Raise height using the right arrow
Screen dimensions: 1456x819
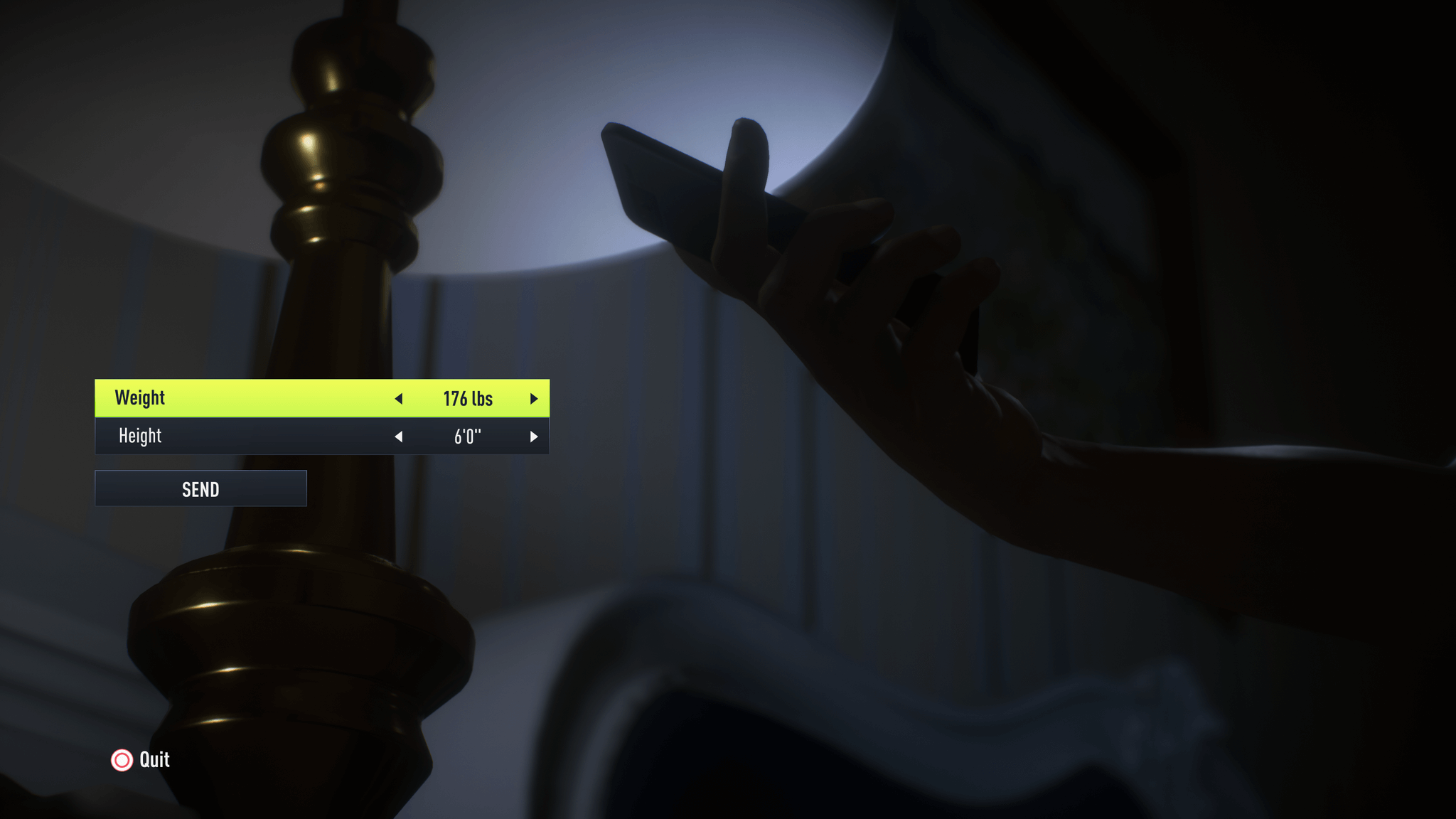coord(533,437)
